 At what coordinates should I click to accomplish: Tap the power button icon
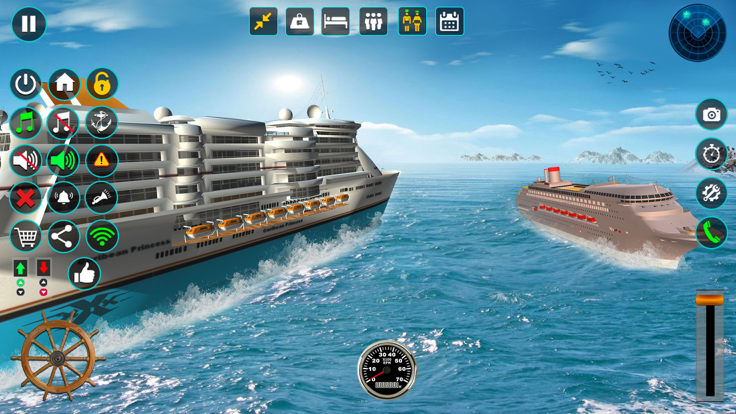(25, 84)
